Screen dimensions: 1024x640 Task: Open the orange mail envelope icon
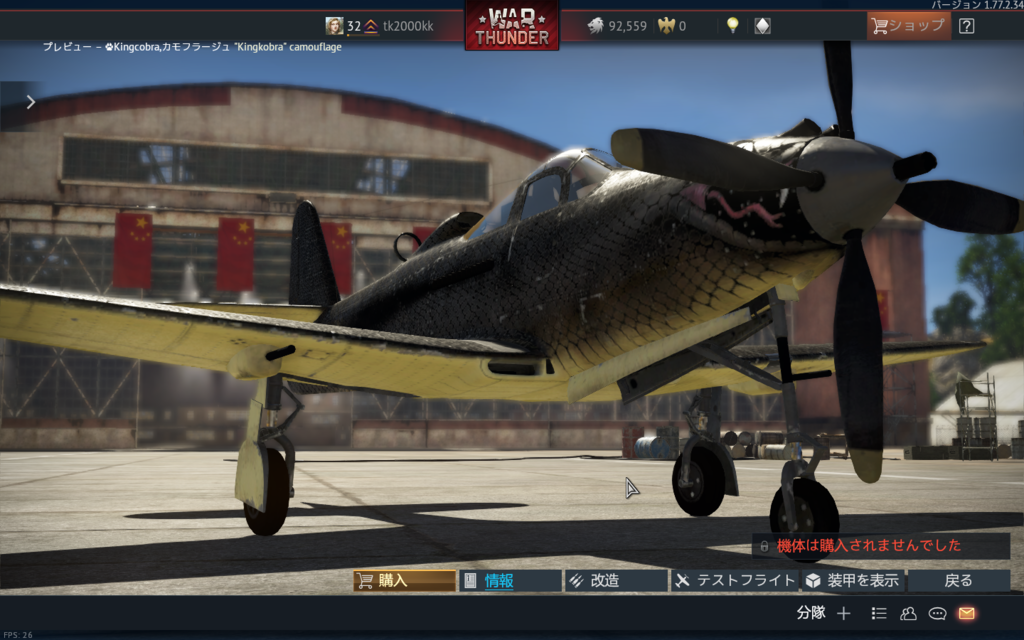pyautogui.click(x=966, y=613)
